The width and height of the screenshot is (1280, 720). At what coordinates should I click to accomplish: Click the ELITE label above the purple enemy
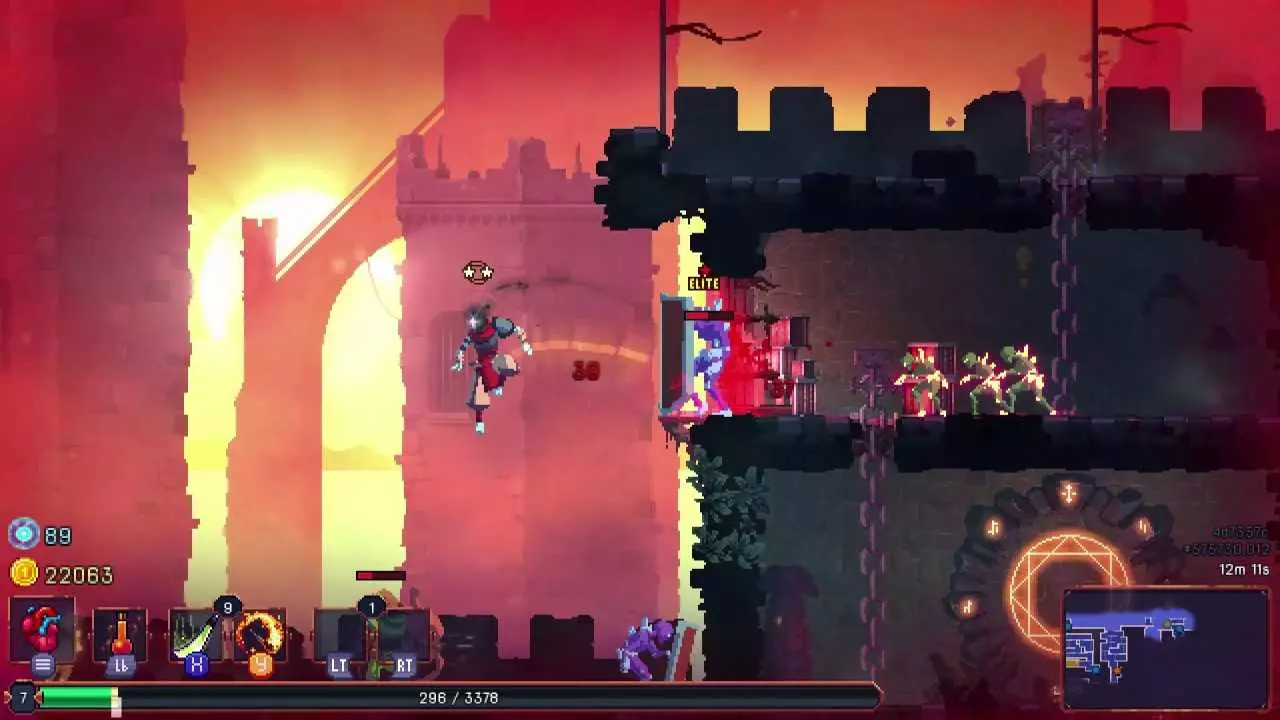(x=703, y=284)
